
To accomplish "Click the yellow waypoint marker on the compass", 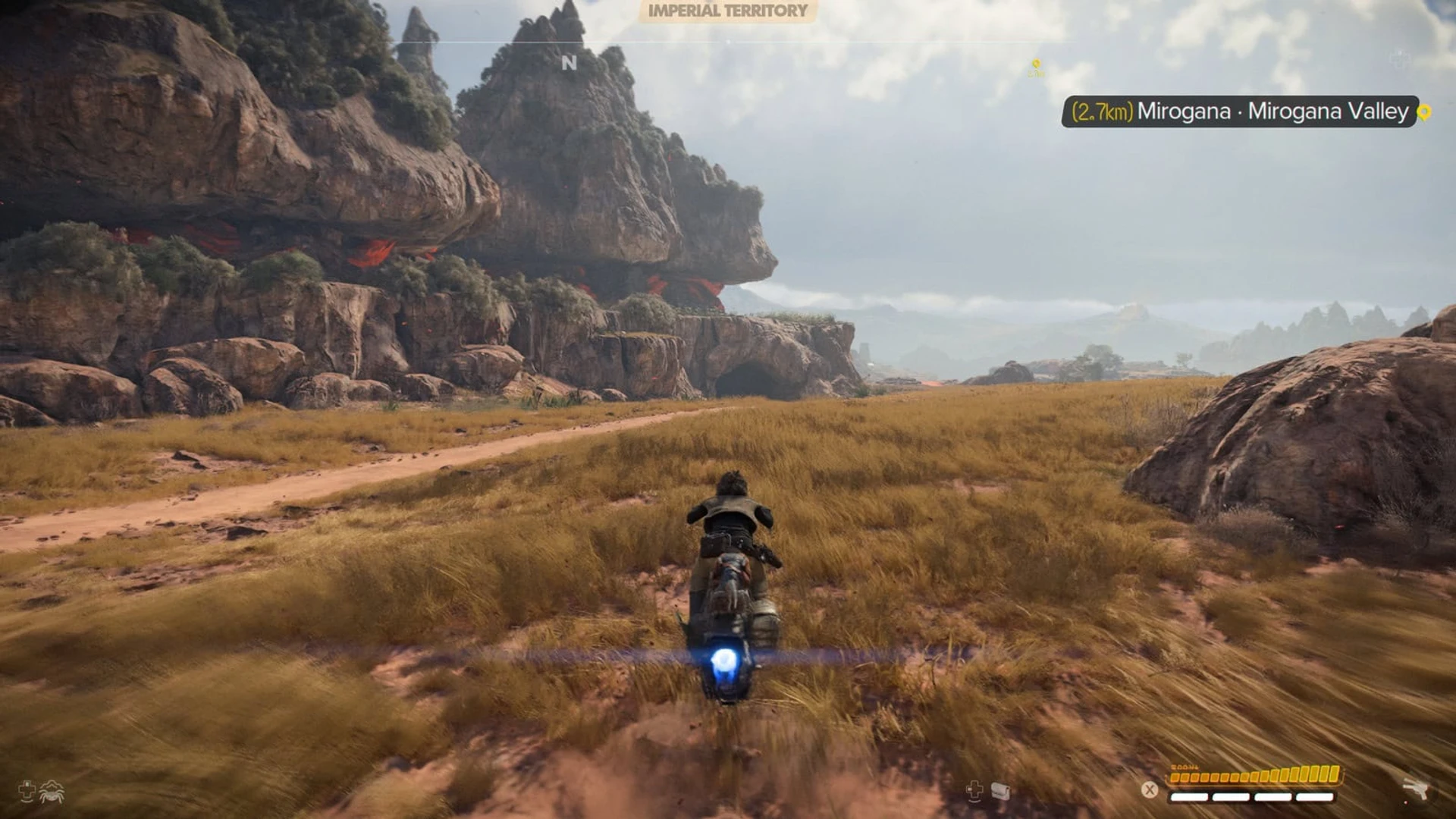I will click(1036, 67).
